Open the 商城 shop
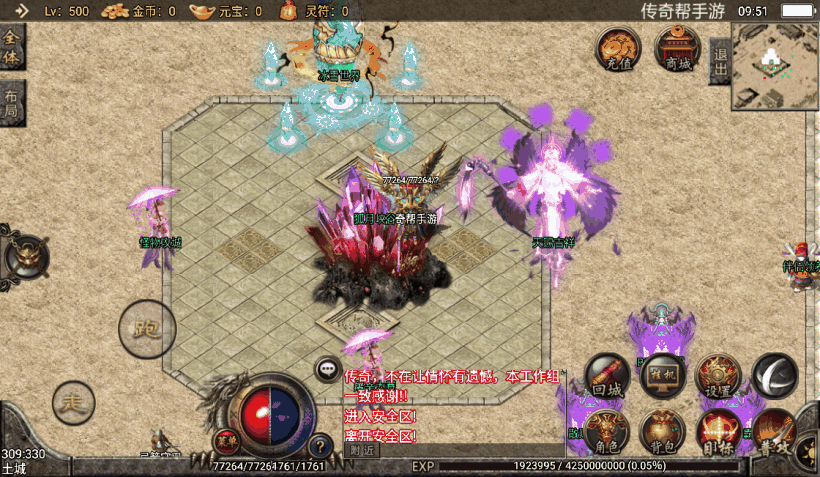Screen dimensions: 820x477 click(678, 48)
